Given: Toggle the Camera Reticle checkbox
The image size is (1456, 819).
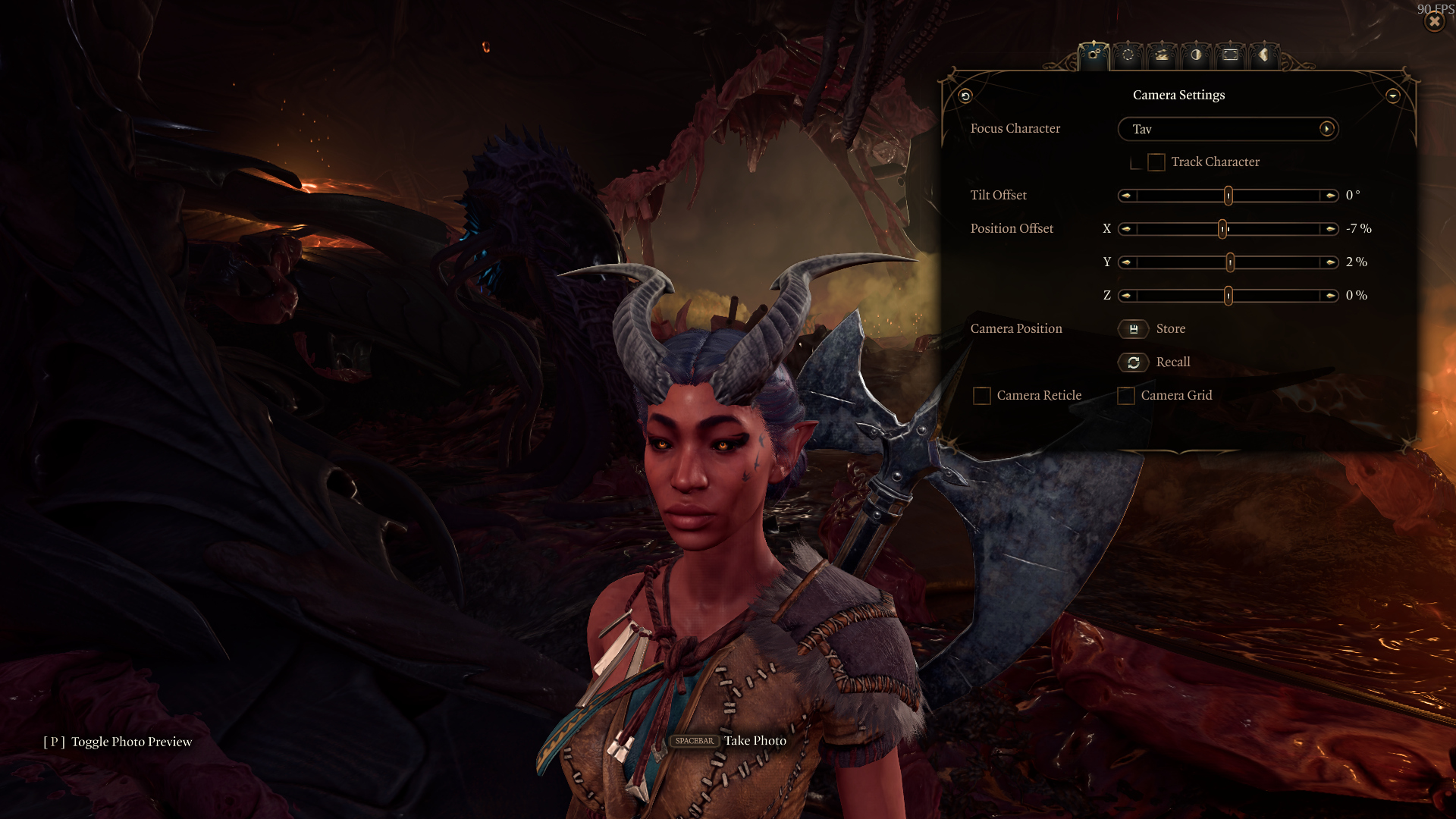Looking at the screenshot, I should pos(982,396).
